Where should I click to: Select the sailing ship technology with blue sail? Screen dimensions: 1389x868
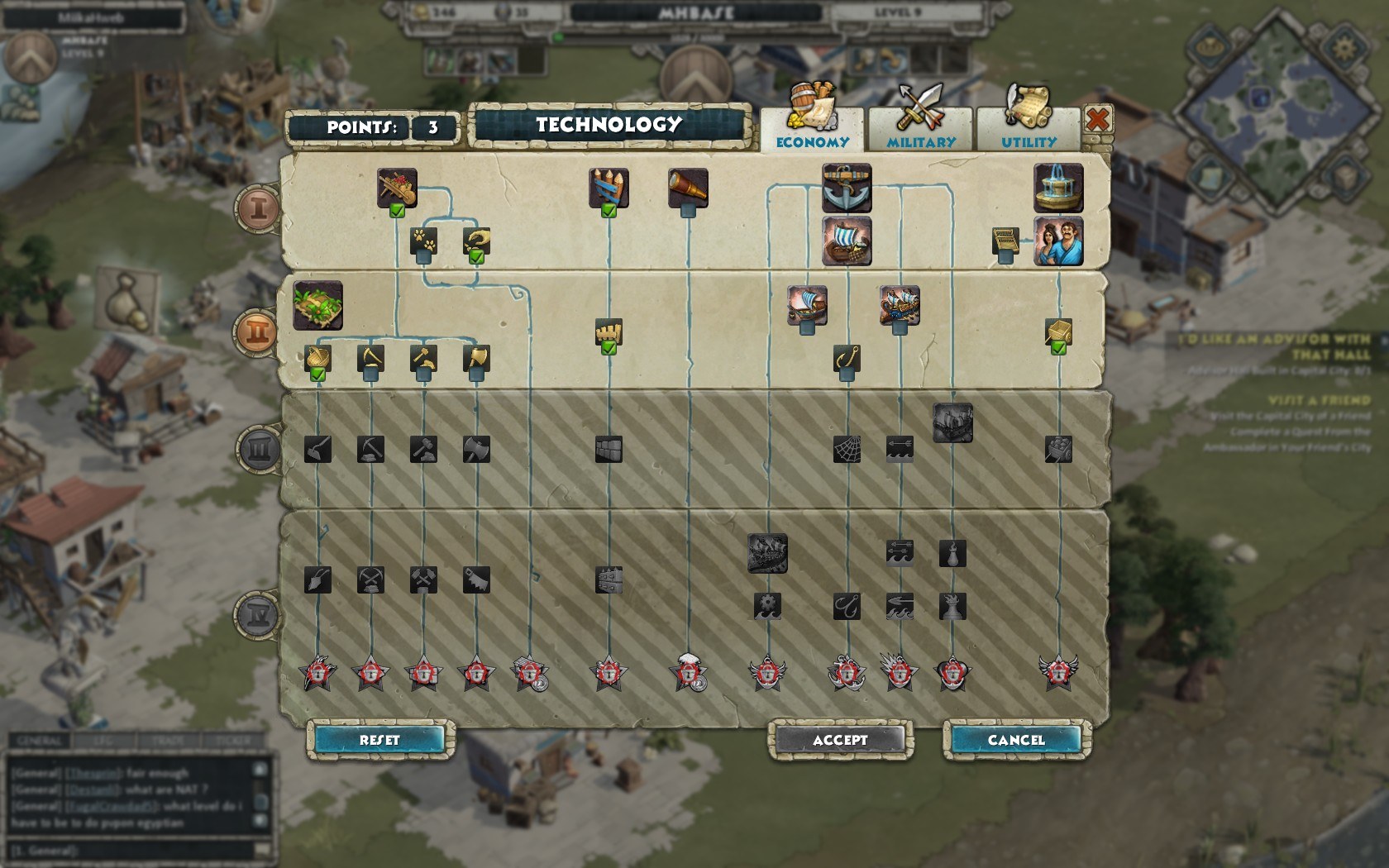[x=847, y=241]
